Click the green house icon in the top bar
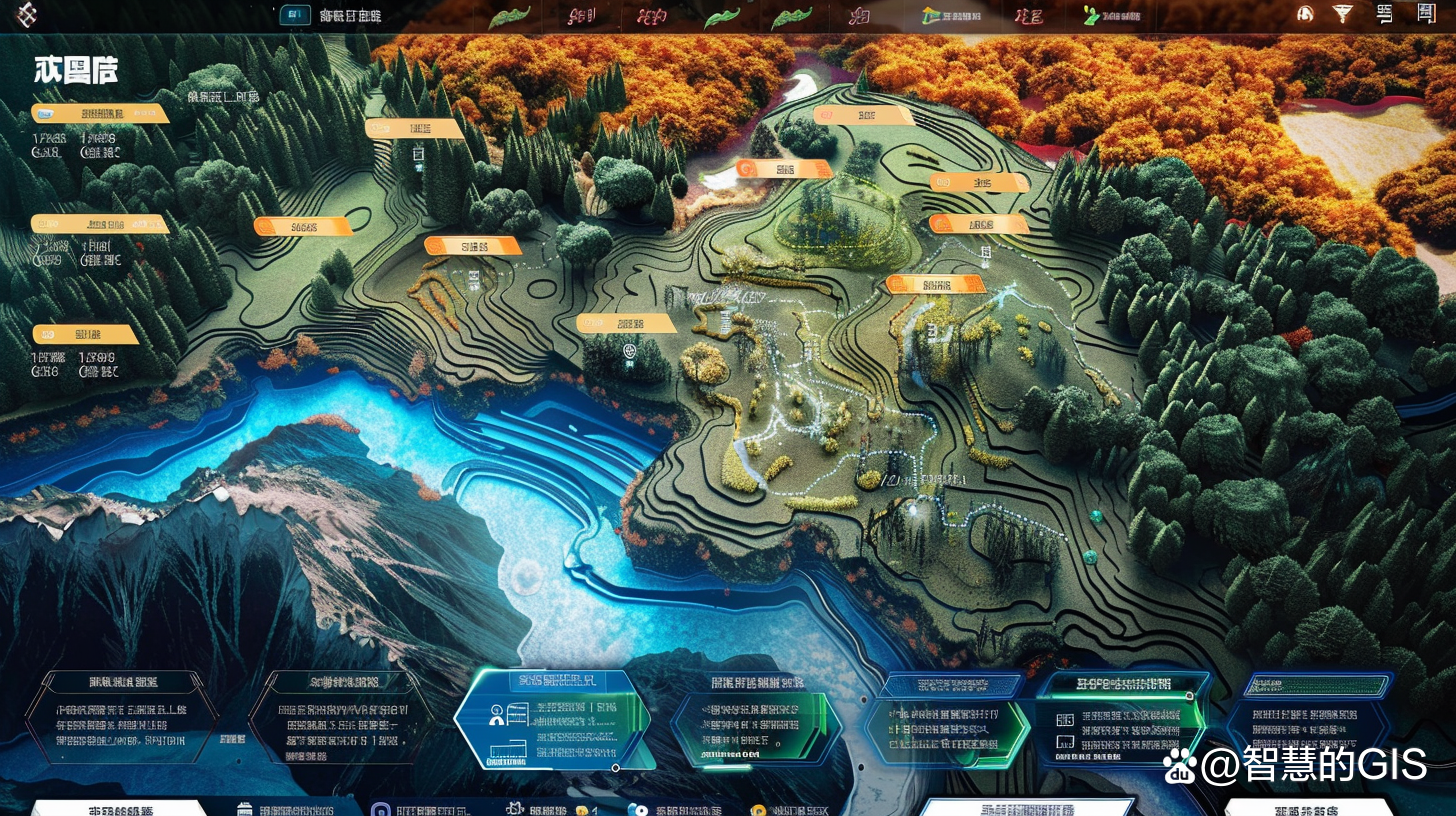This screenshot has height=816, width=1456. [x=931, y=16]
